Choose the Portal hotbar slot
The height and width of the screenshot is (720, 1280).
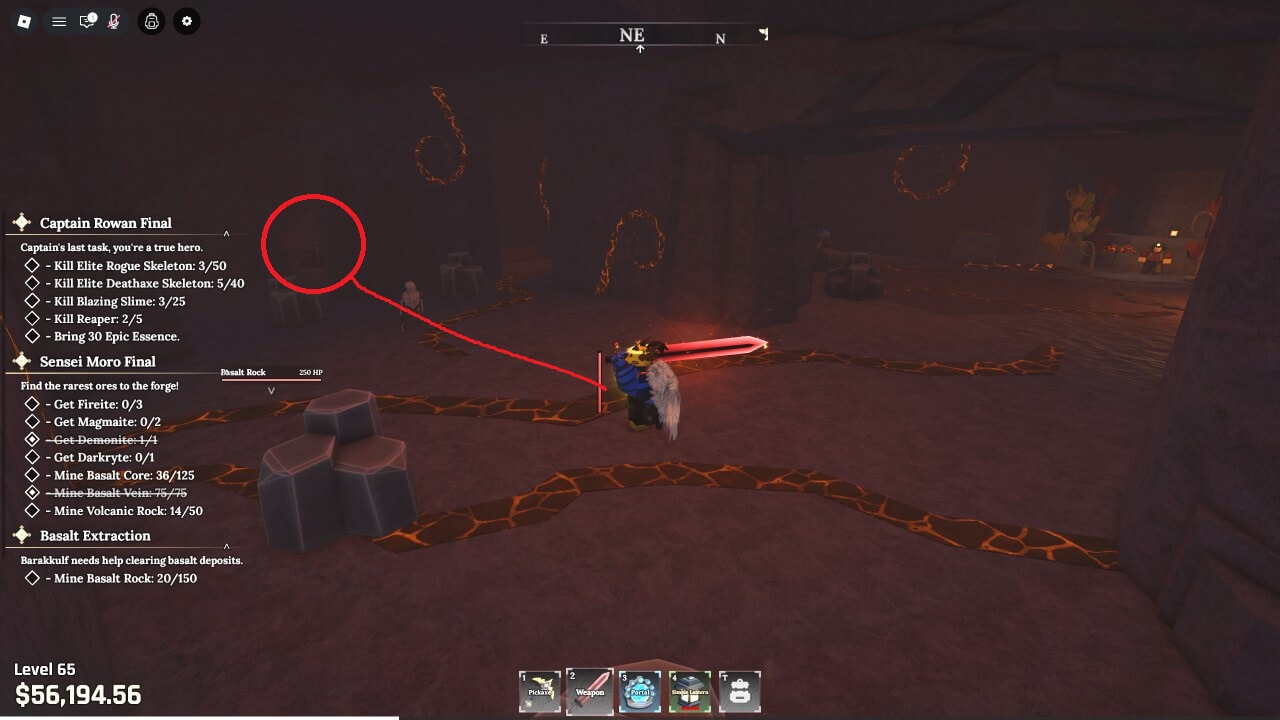pyautogui.click(x=640, y=691)
